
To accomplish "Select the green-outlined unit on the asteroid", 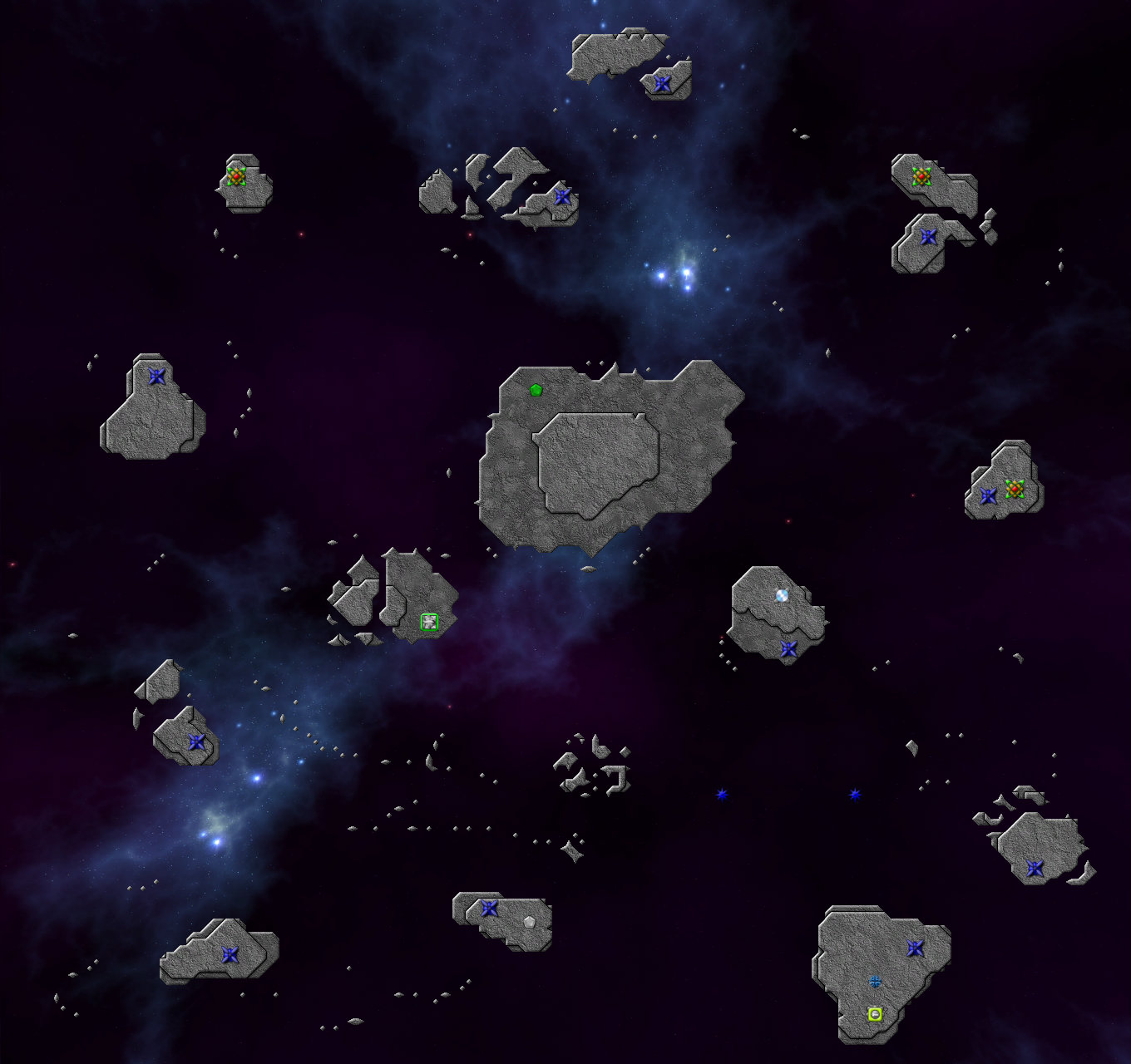I will pos(429,622).
